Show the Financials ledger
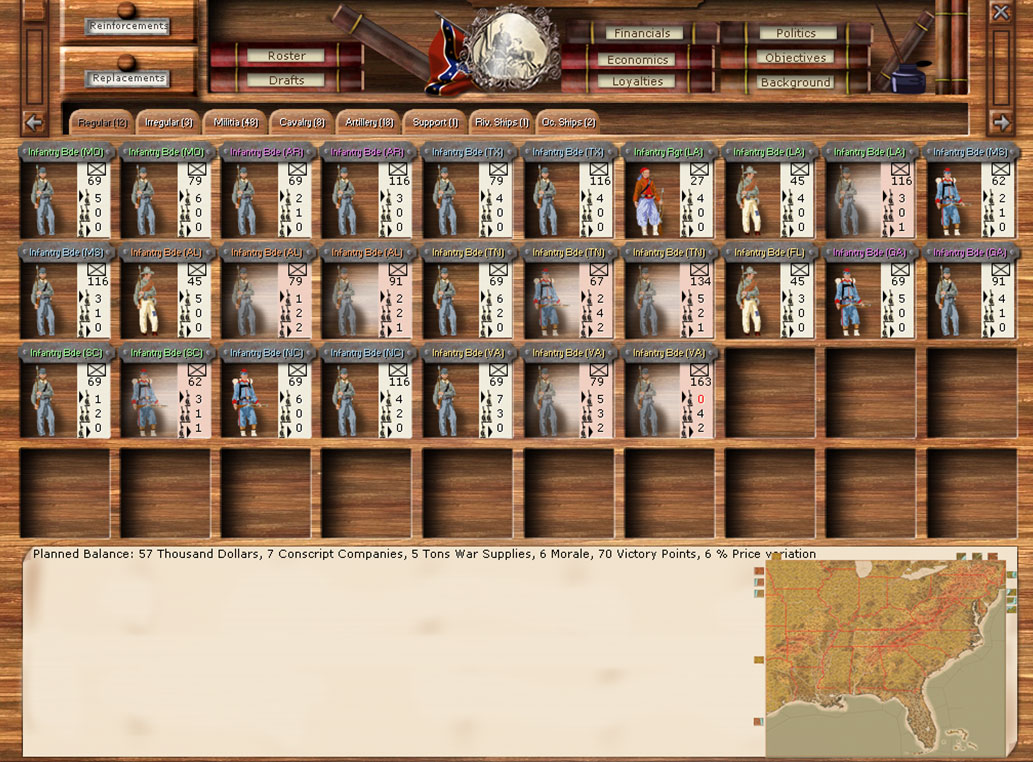 (x=642, y=34)
